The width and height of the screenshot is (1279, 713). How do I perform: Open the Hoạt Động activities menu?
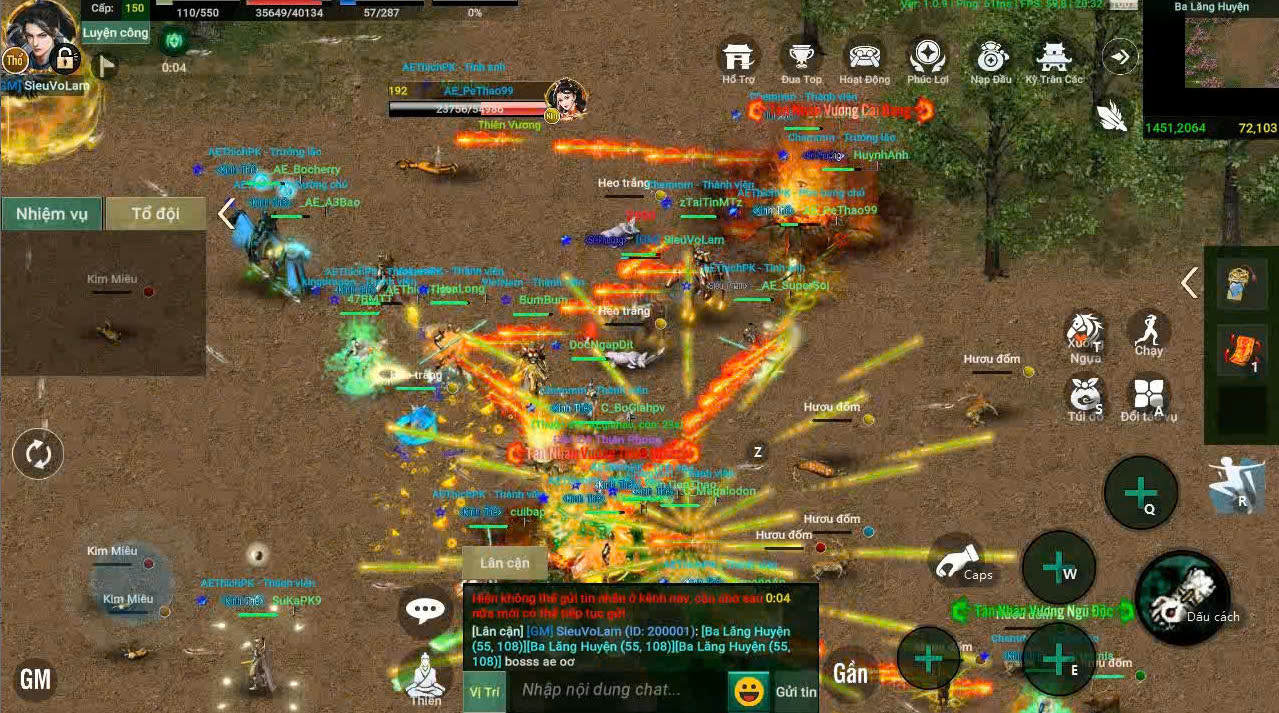coord(864,58)
